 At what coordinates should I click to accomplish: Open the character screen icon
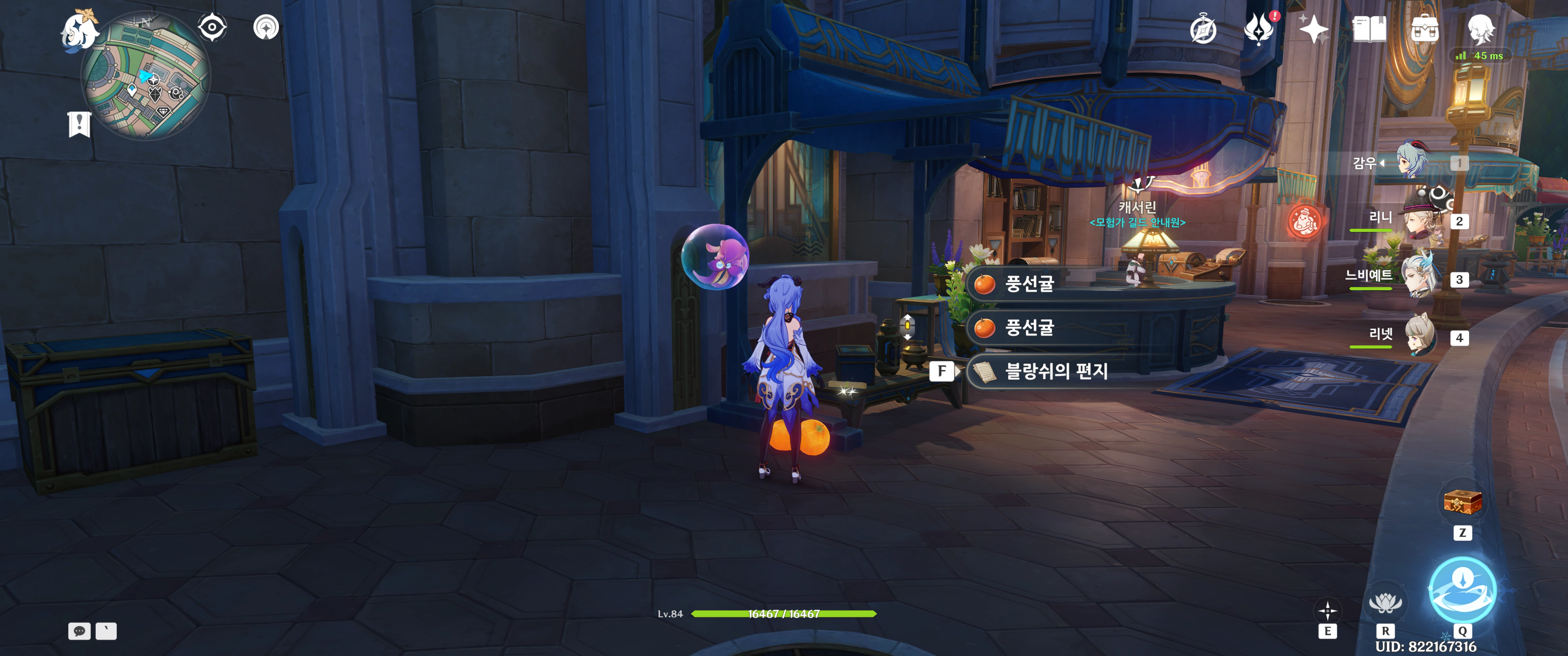coord(1480,29)
